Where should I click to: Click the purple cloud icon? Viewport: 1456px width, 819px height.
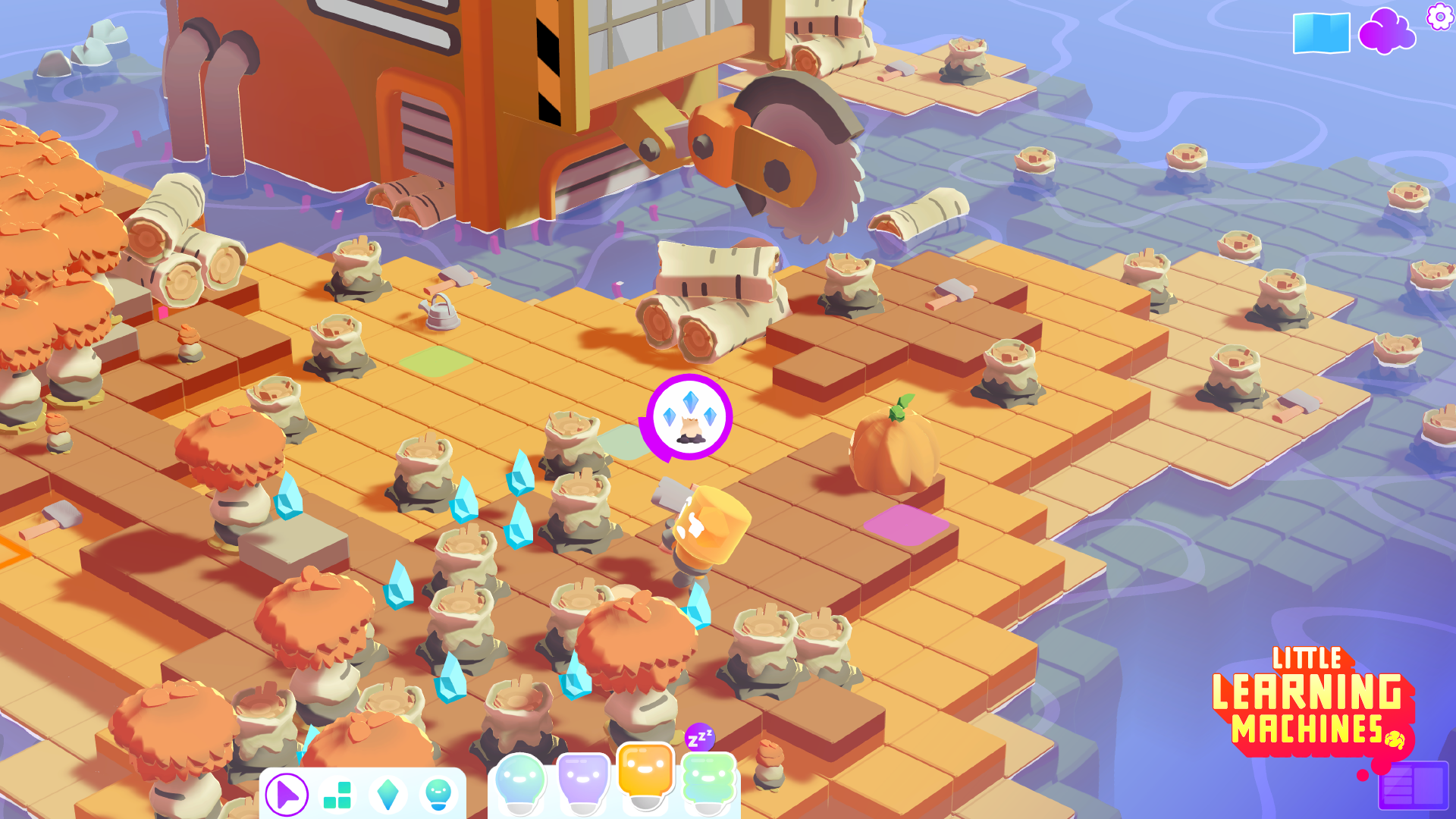[1386, 32]
